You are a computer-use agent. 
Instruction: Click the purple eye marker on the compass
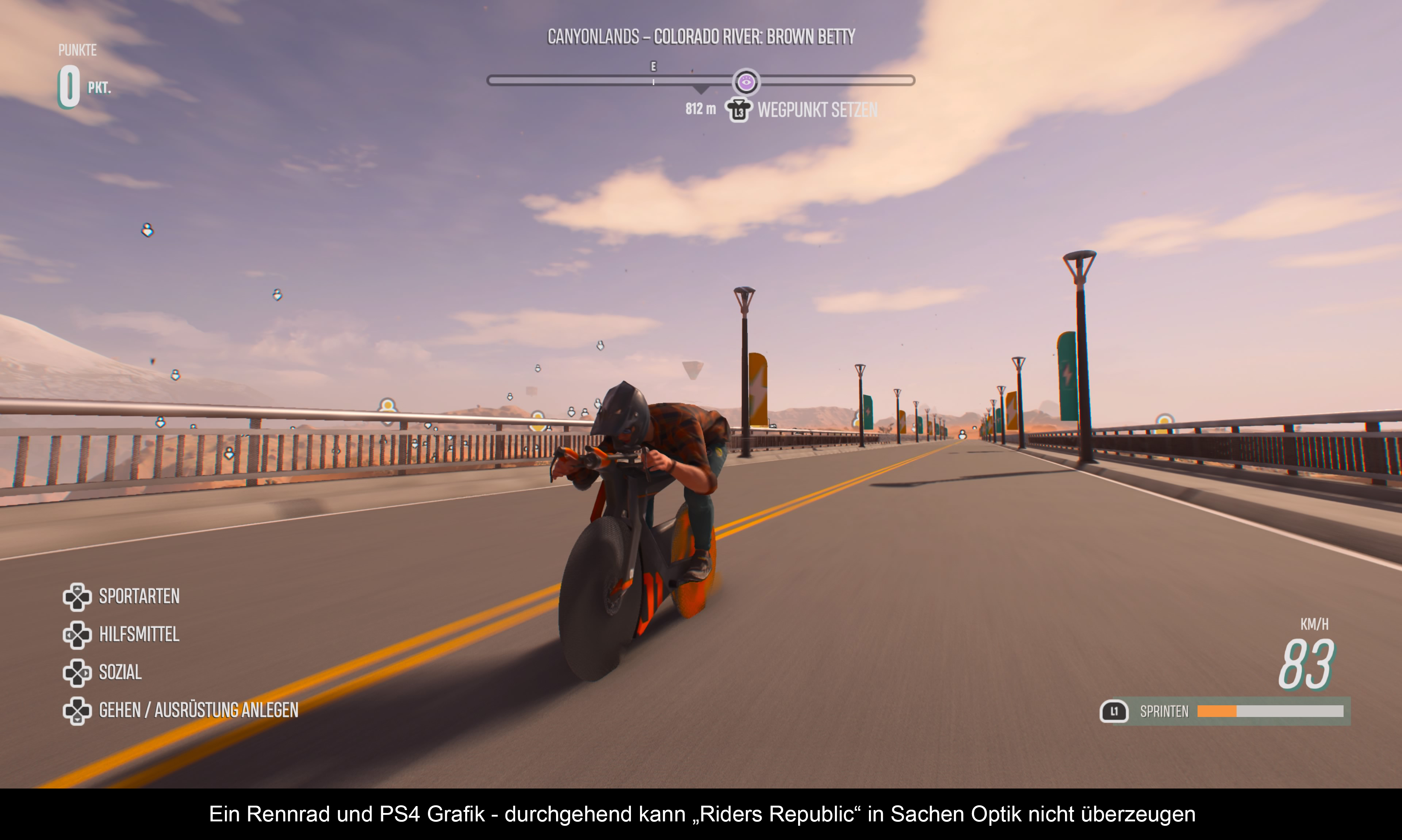point(746,82)
